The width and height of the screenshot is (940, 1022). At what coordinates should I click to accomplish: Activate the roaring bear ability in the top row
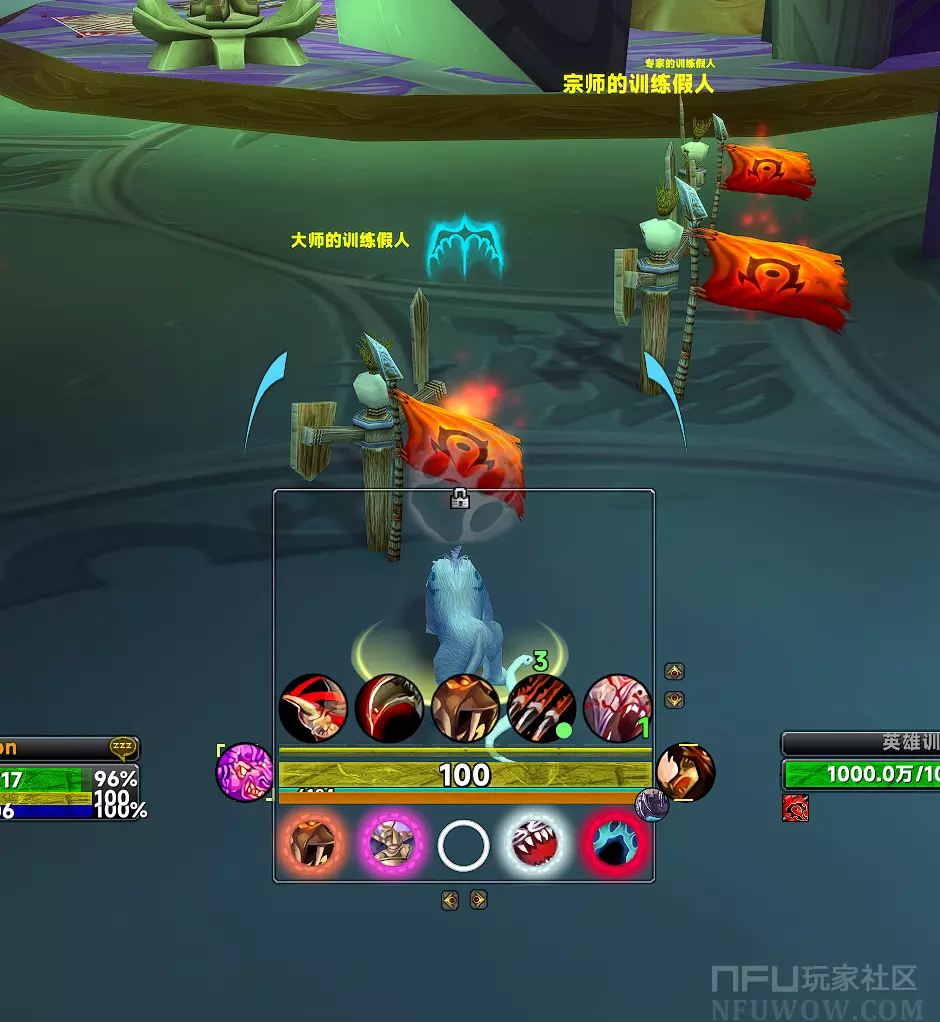pos(465,708)
